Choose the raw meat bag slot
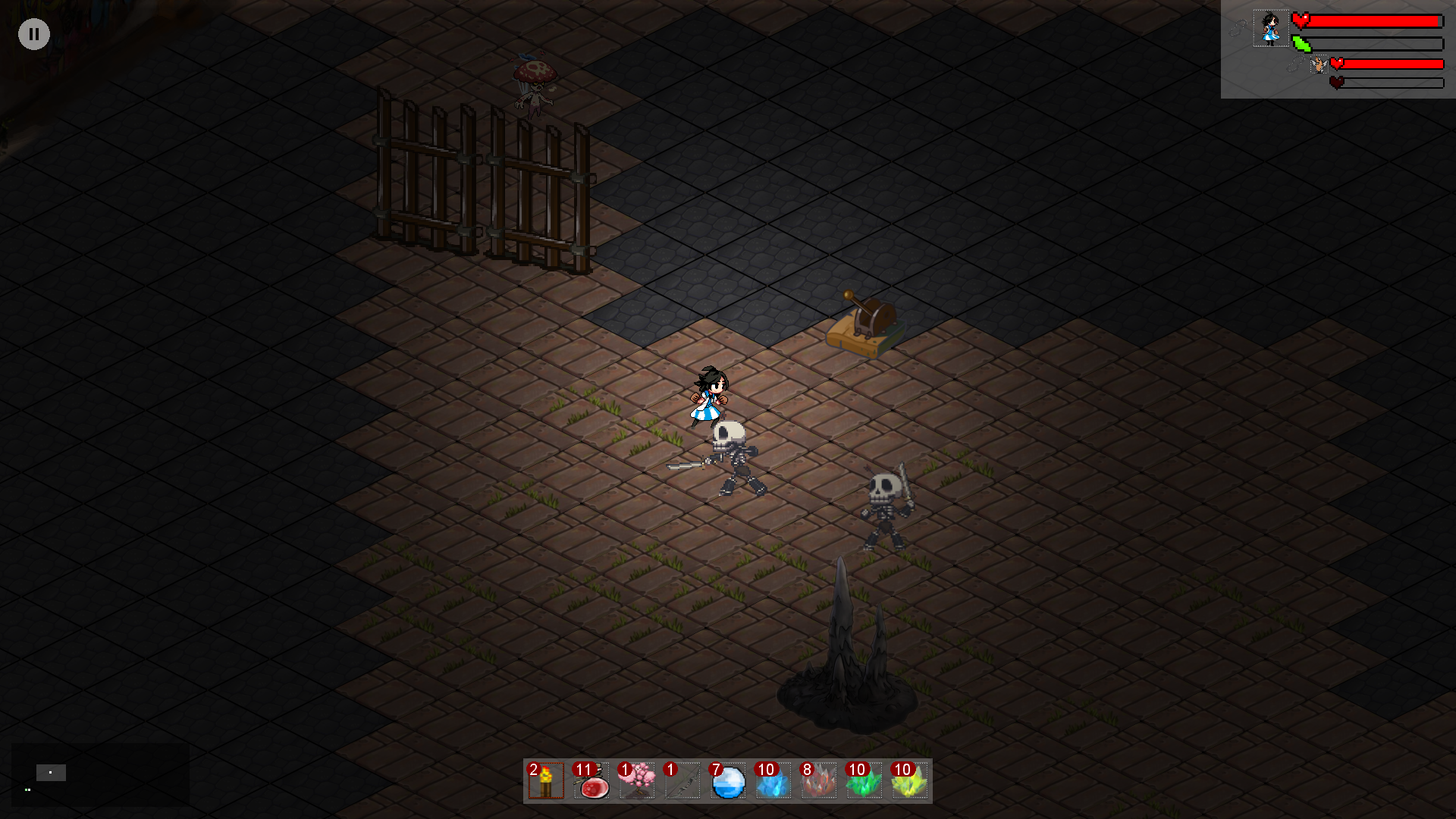The height and width of the screenshot is (819, 1456). point(591,781)
